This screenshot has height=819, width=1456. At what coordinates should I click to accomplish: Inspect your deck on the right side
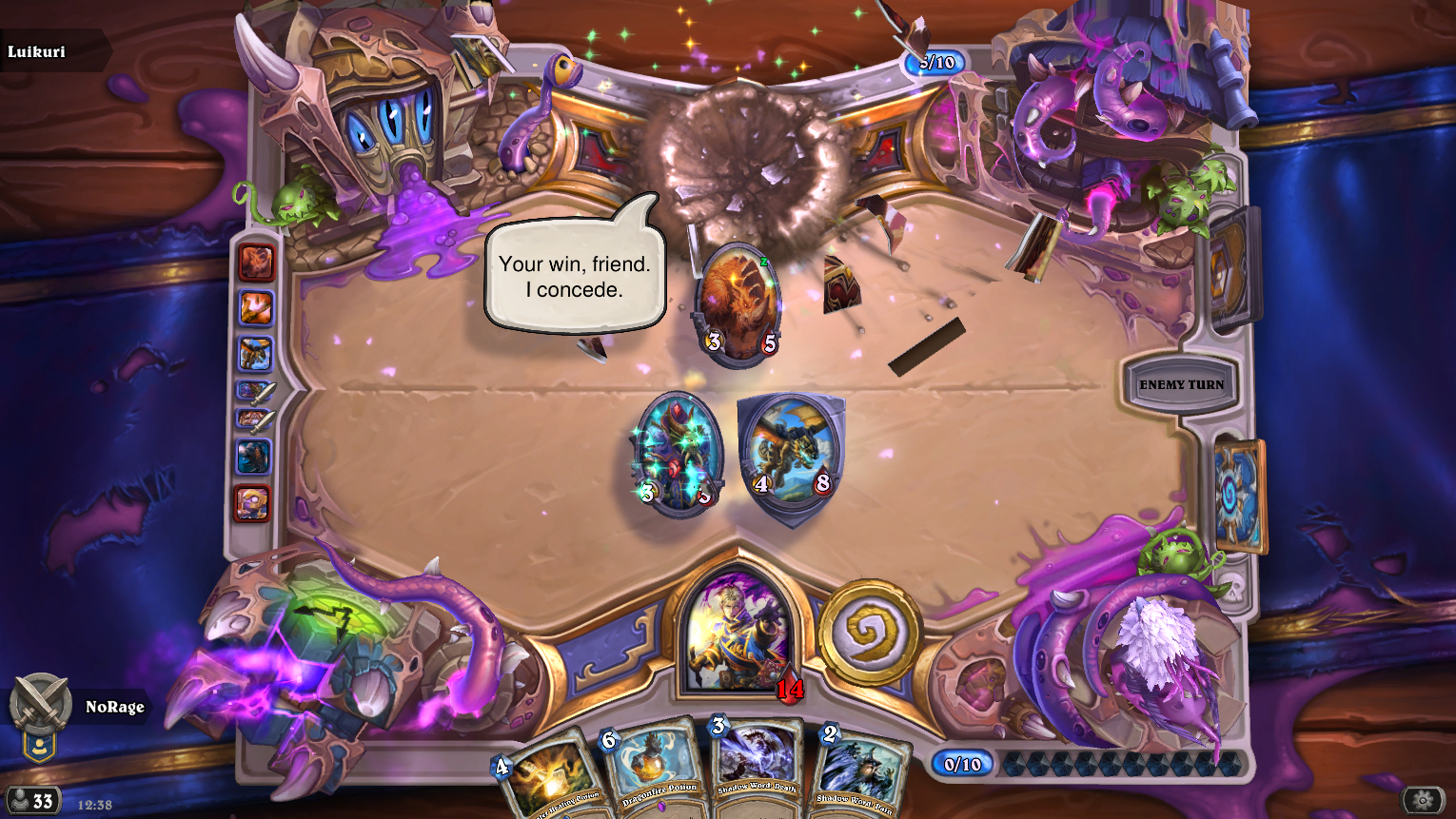pyautogui.click(x=1240, y=495)
